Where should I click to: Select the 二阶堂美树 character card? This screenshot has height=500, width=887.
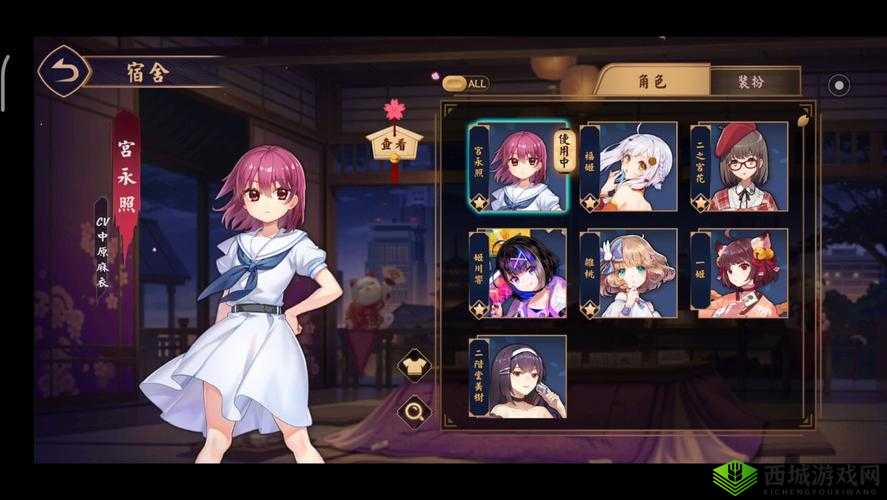click(x=518, y=377)
